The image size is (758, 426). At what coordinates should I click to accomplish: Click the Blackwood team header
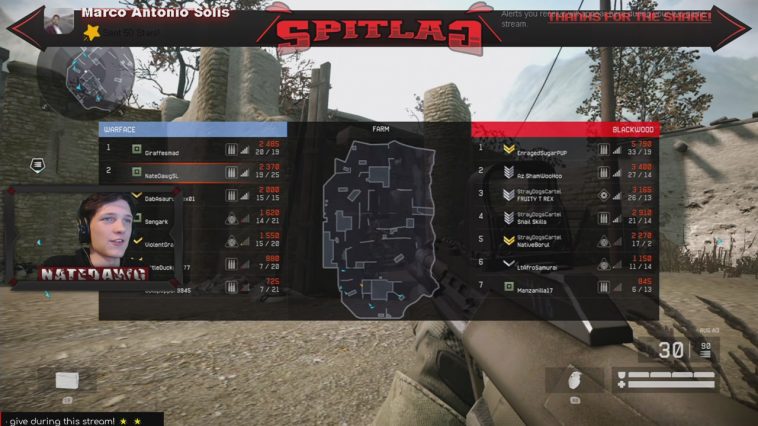pyautogui.click(x=565, y=129)
